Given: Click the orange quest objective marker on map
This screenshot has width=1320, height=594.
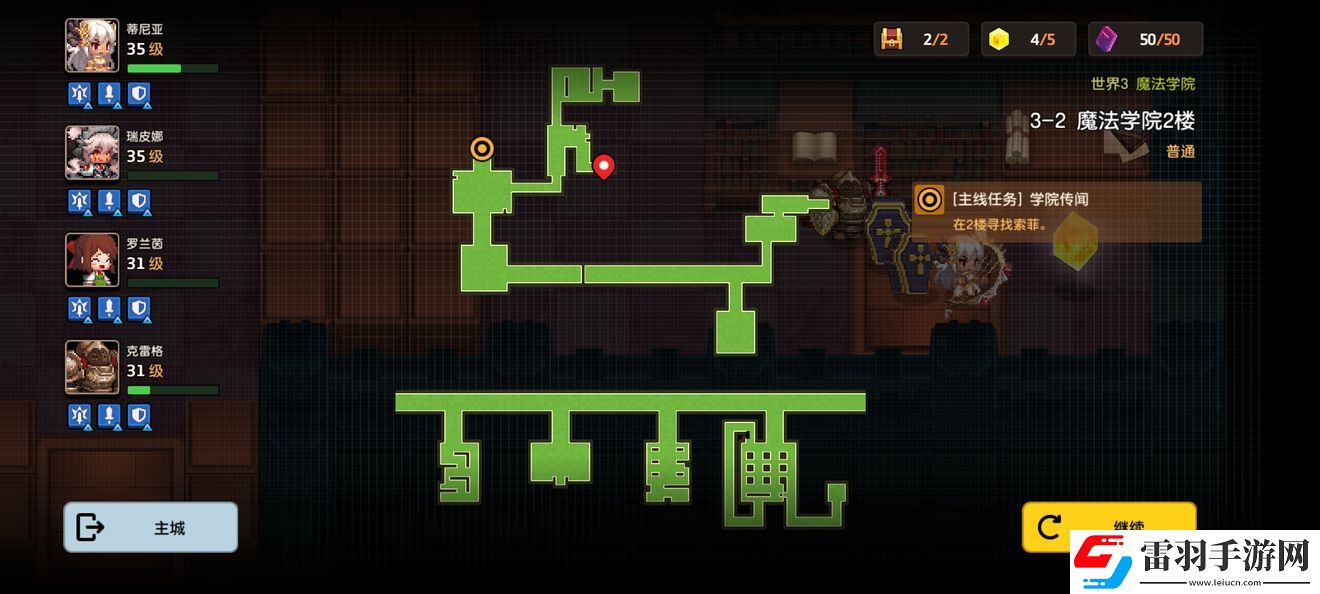Looking at the screenshot, I should pos(482,149).
